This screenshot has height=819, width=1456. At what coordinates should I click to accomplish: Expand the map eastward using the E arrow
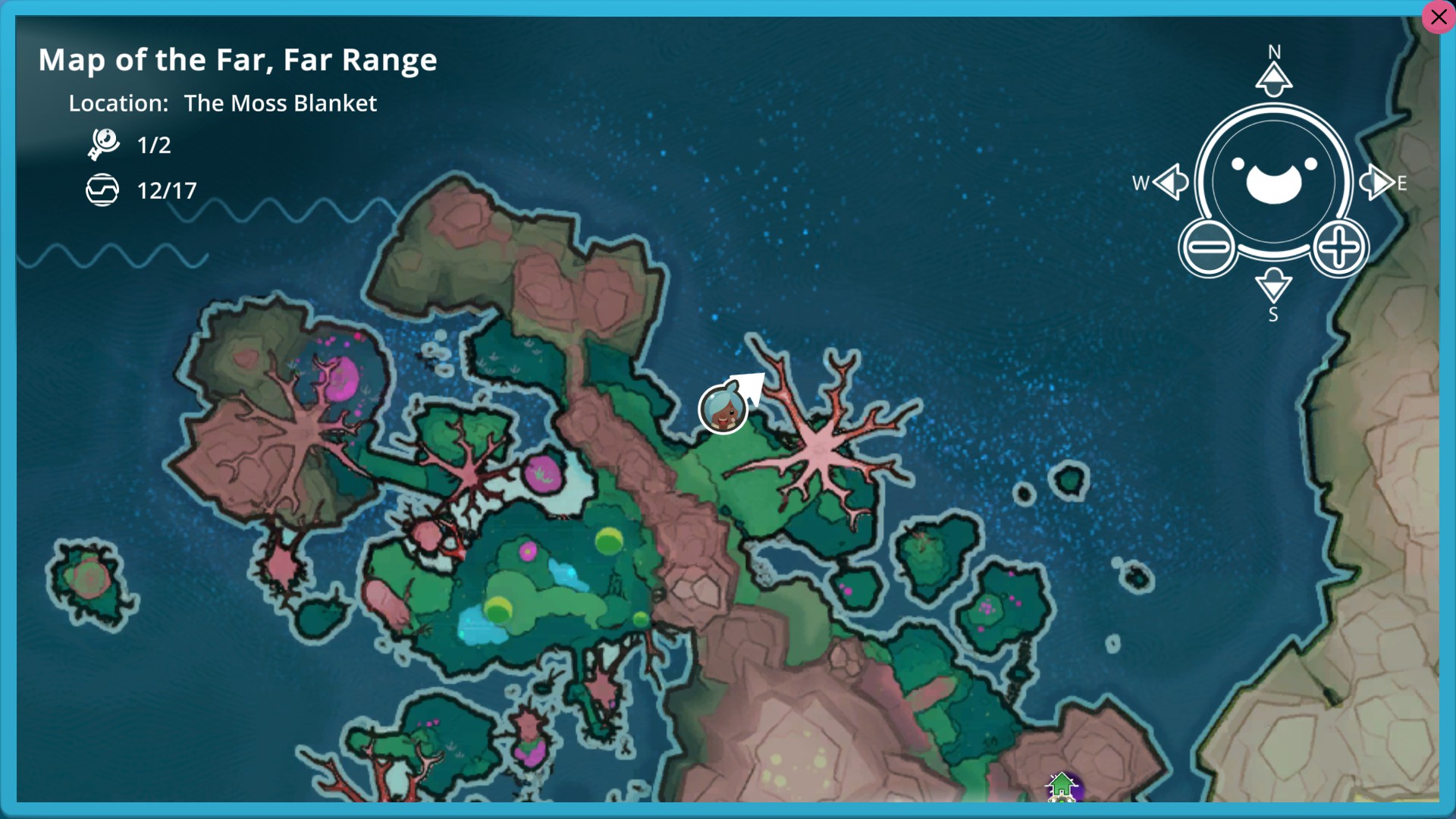click(1379, 182)
